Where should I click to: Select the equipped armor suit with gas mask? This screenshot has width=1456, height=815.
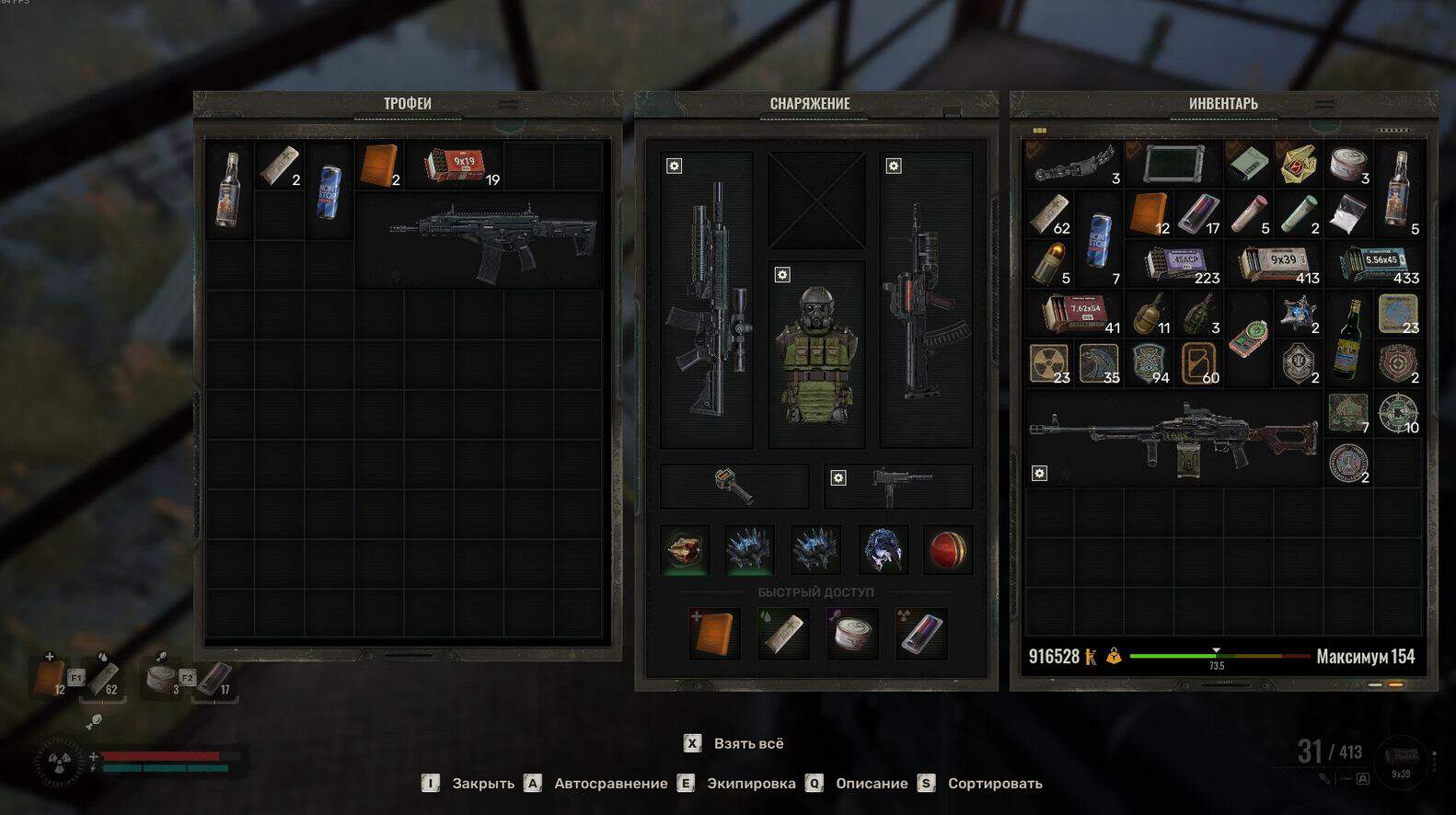pyautogui.click(x=816, y=354)
